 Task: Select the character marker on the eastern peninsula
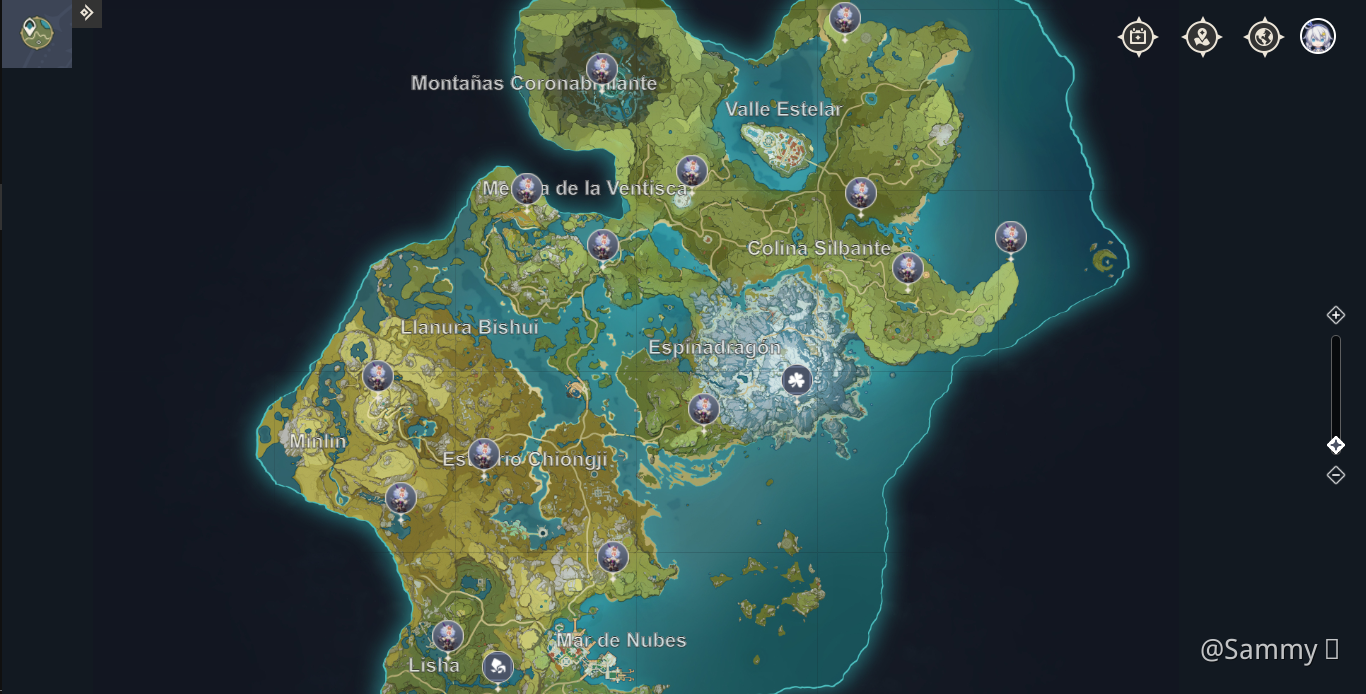point(1011,237)
